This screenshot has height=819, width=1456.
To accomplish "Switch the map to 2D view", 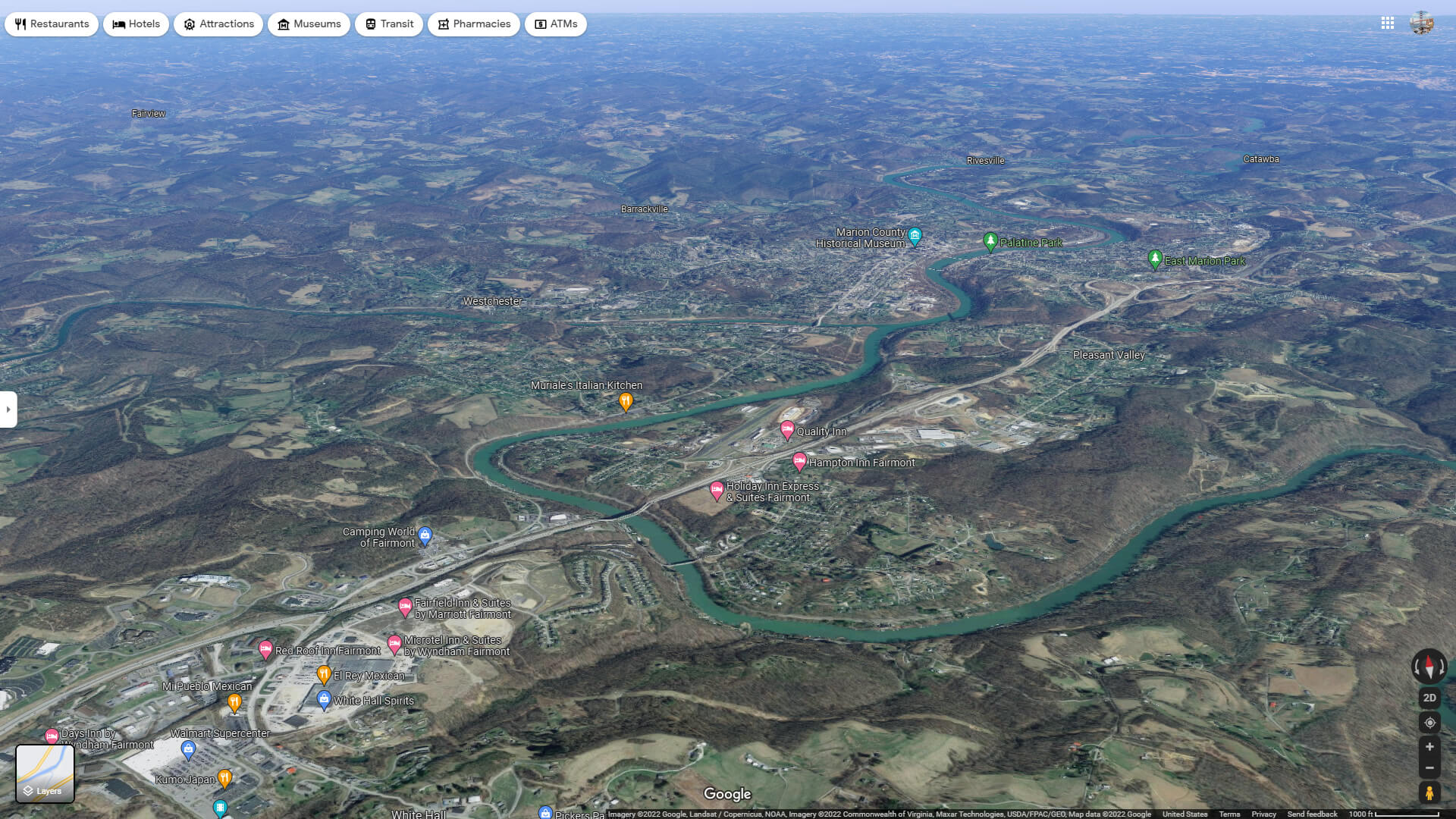I will pyautogui.click(x=1429, y=697).
